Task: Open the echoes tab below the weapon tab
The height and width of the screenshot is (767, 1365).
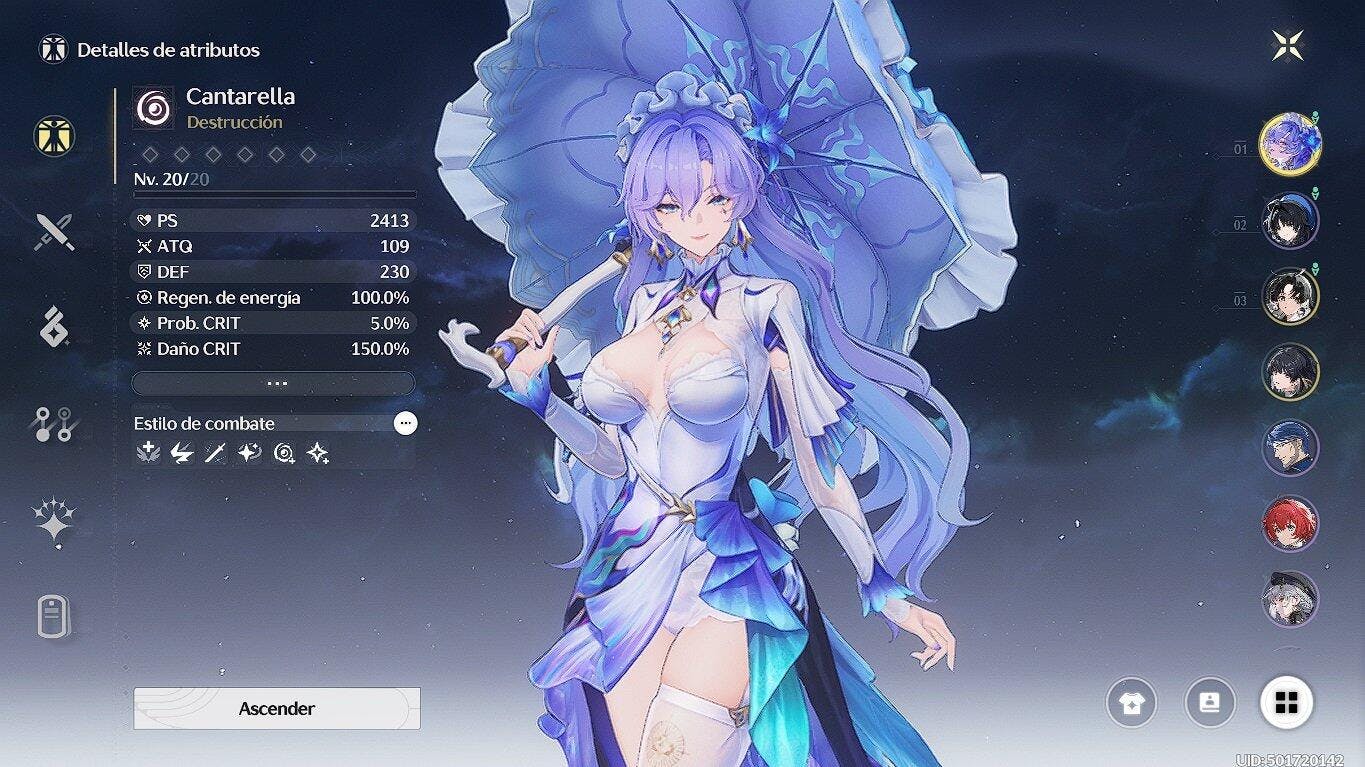Action: click(x=54, y=327)
